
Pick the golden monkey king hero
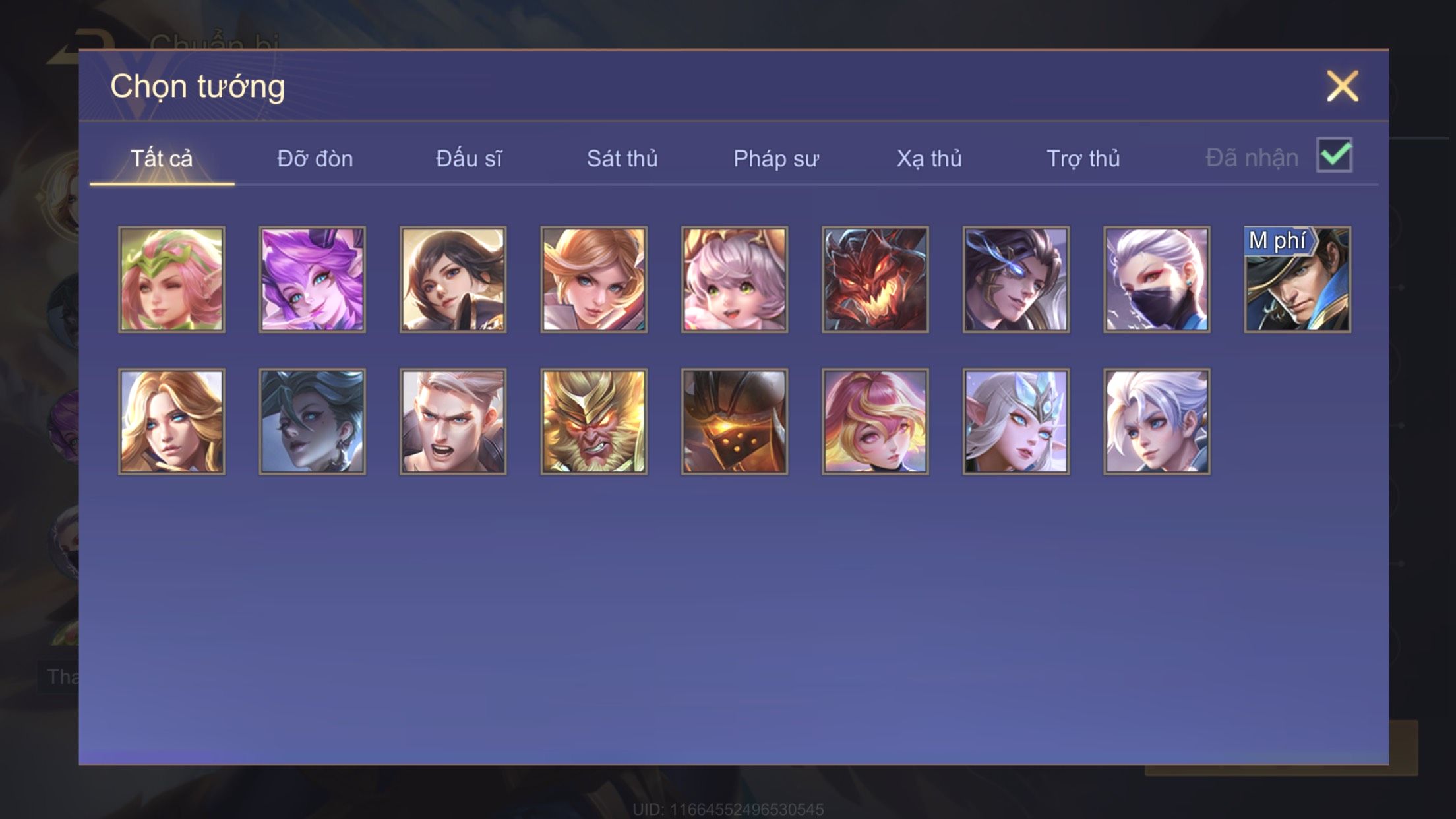[593, 421]
